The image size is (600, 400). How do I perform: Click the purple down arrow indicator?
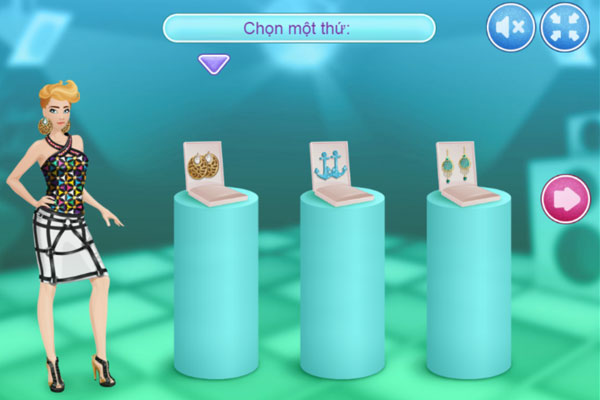click(213, 64)
